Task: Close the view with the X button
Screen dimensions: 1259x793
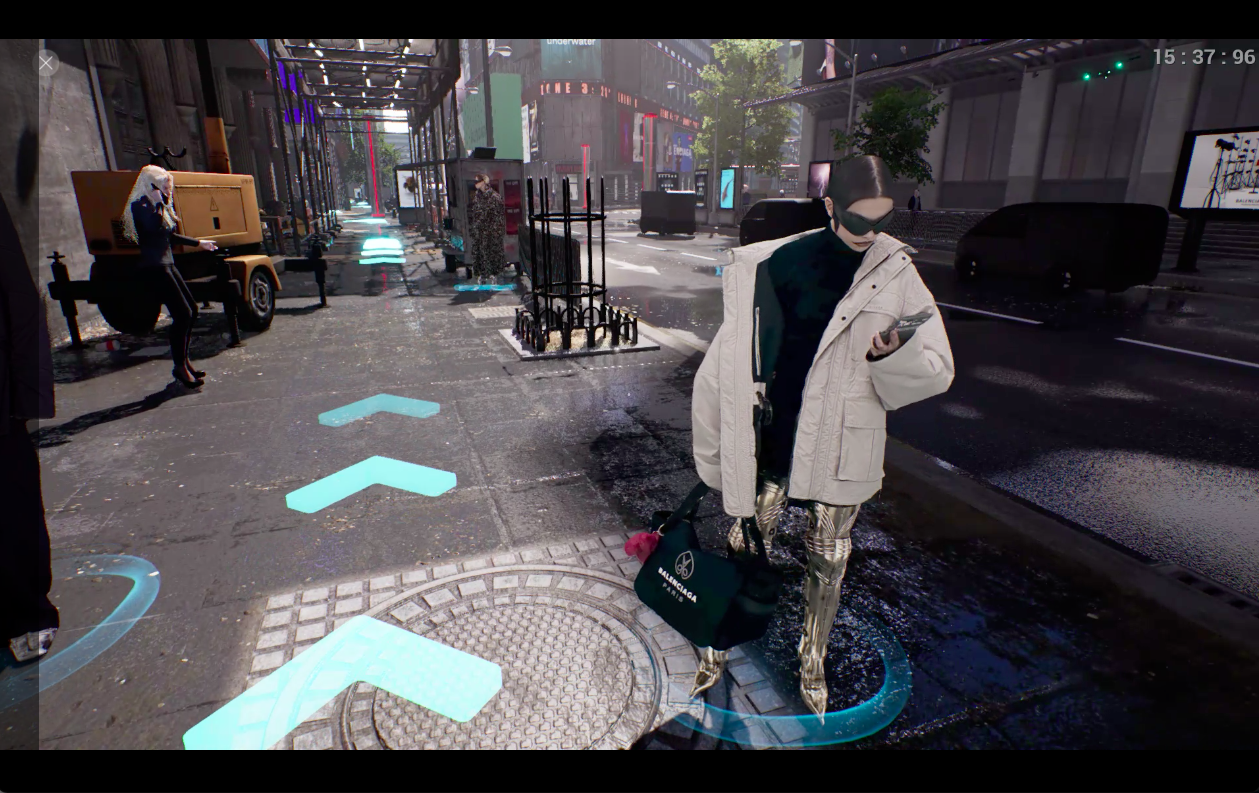Action: click(46, 63)
